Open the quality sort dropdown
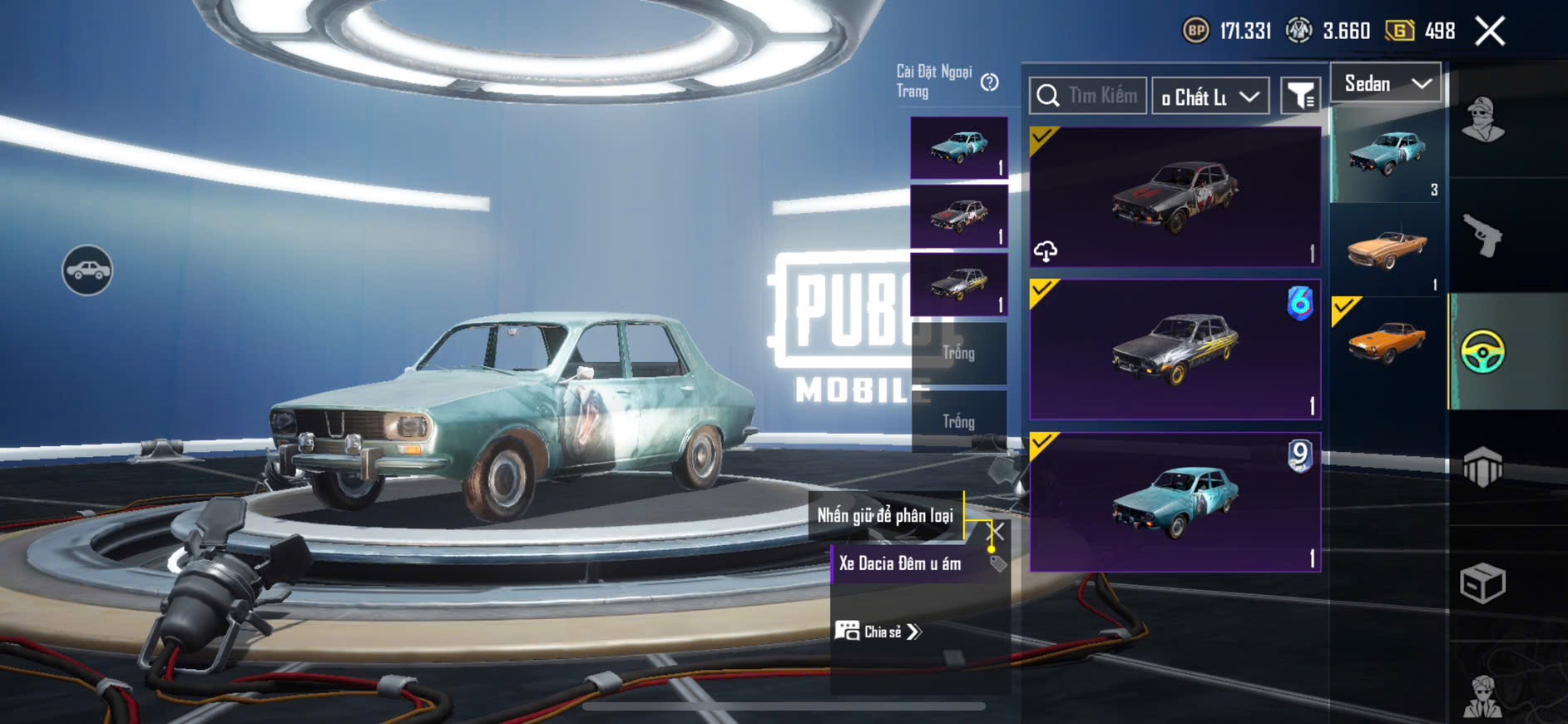This screenshot has width=1568, height=724. coord(1210,97)
